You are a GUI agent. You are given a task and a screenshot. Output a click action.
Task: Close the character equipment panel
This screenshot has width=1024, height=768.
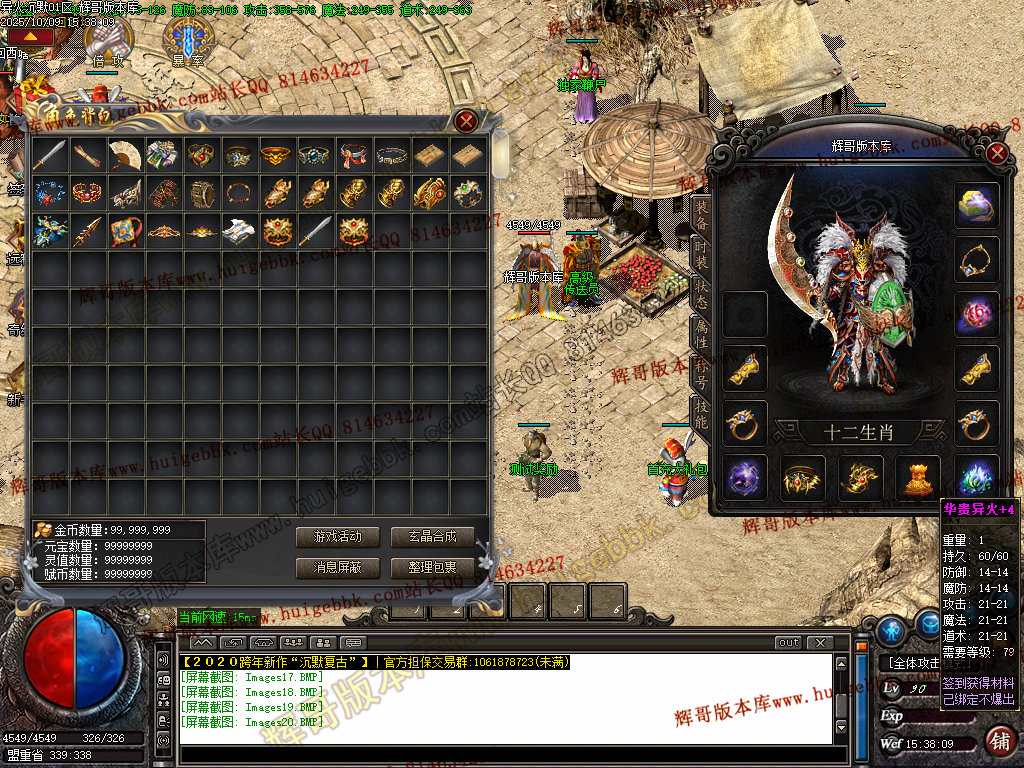pos(996,154)
